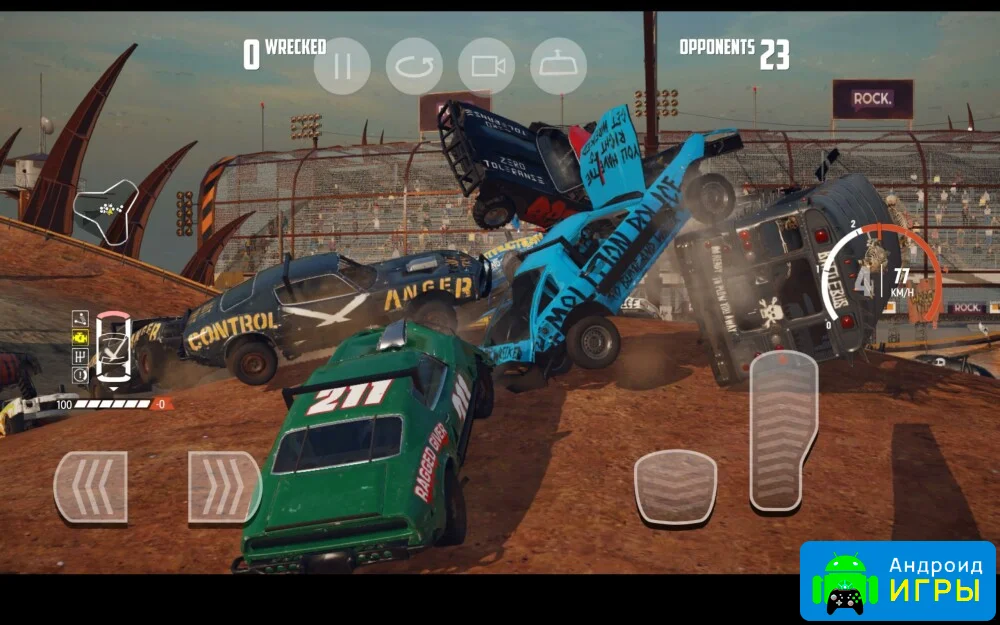Screen dimensions: 1000x625
Task: Pause the race
Action: [x=342, y=66]
